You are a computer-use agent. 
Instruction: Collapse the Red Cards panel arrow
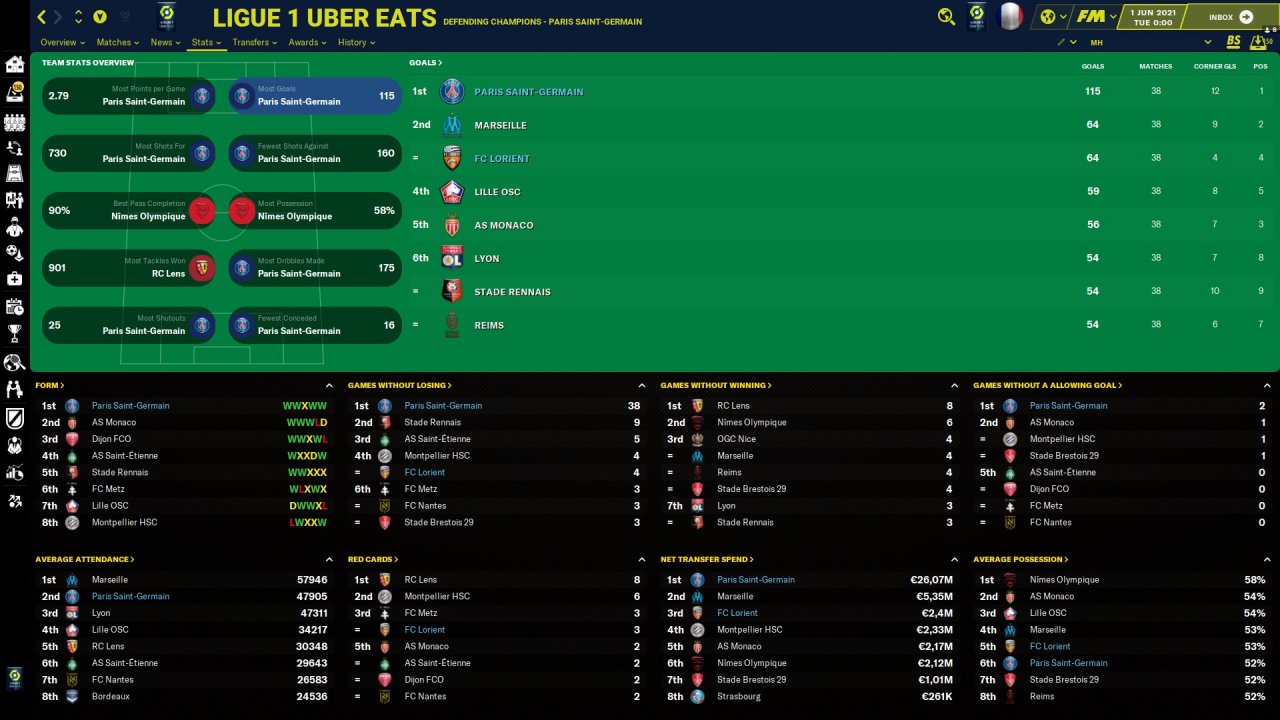(642, 559)
